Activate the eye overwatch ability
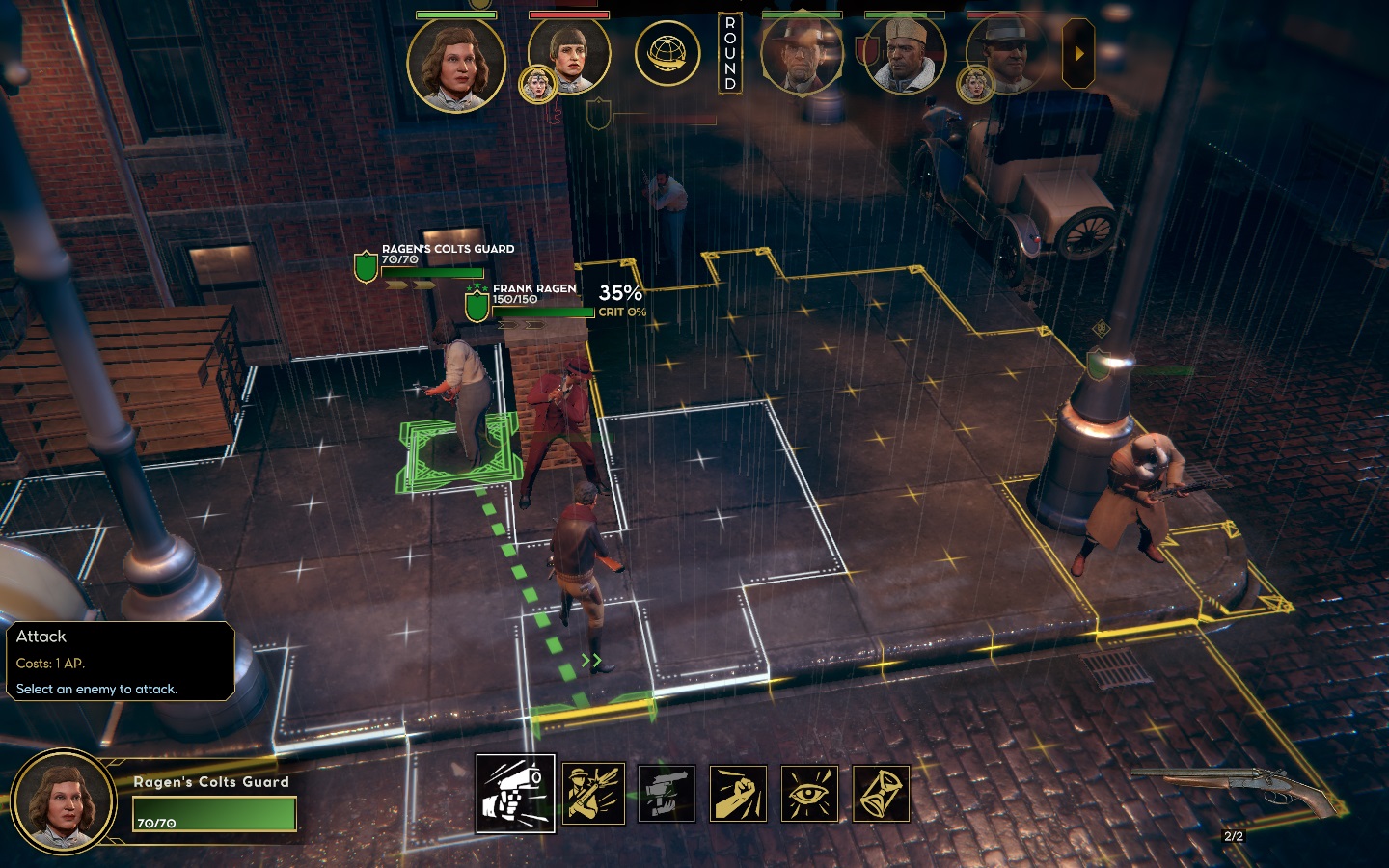 (x=809, y=794)
